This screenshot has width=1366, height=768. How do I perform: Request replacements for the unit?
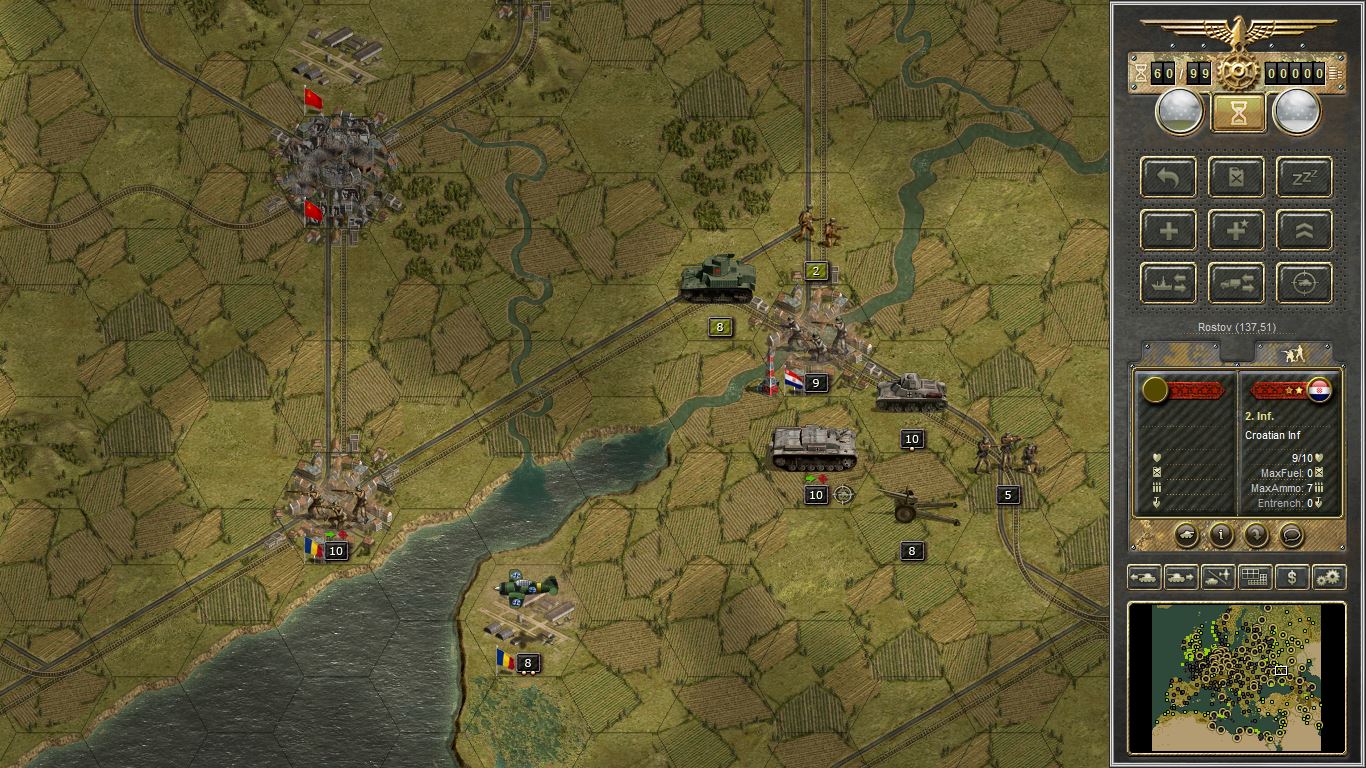1168,230
